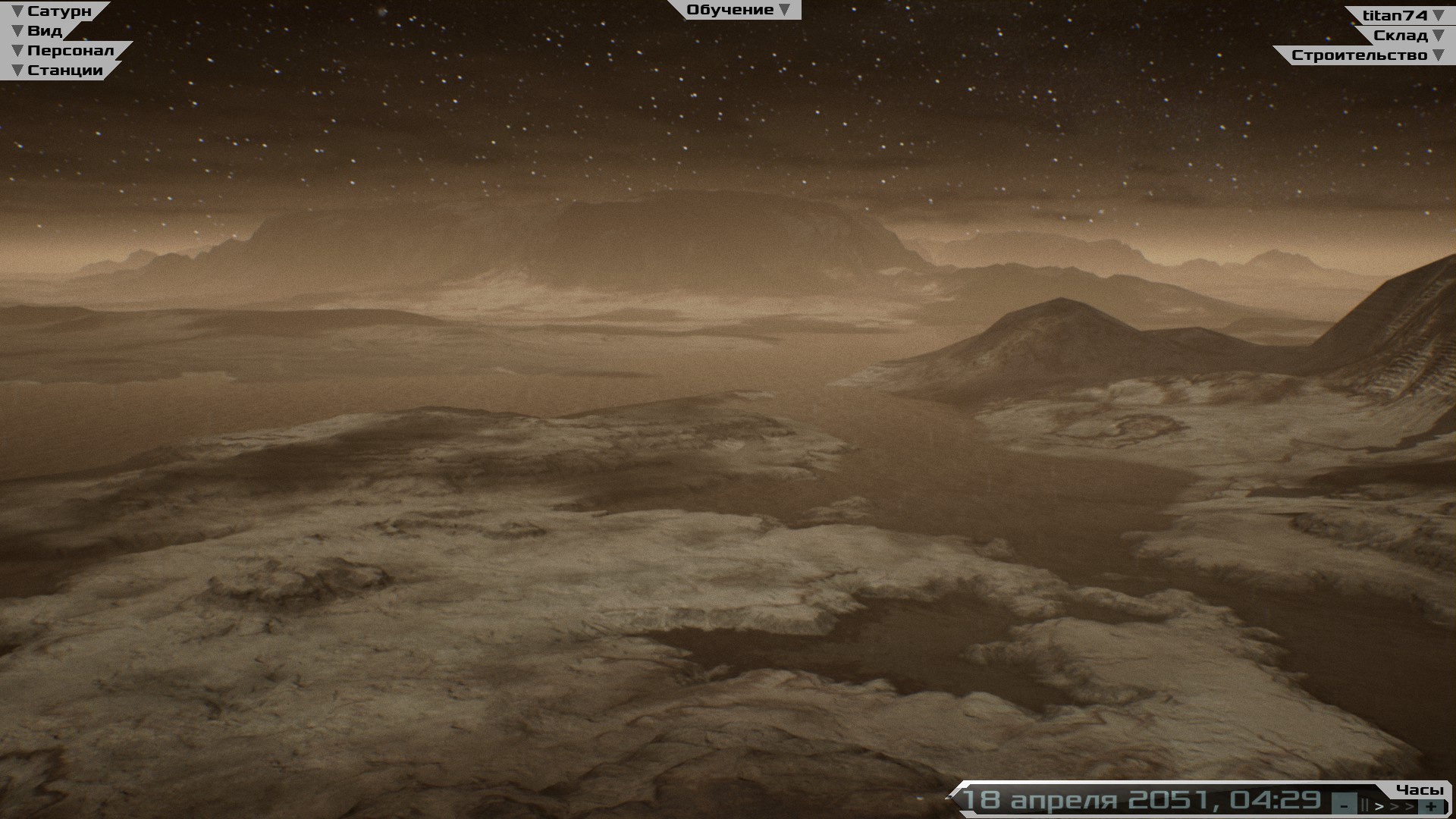This screenshot has height=819, width=1456.
Task: Click the Часы clock label
Action: pyautogui.click(x=1419, y=789)
